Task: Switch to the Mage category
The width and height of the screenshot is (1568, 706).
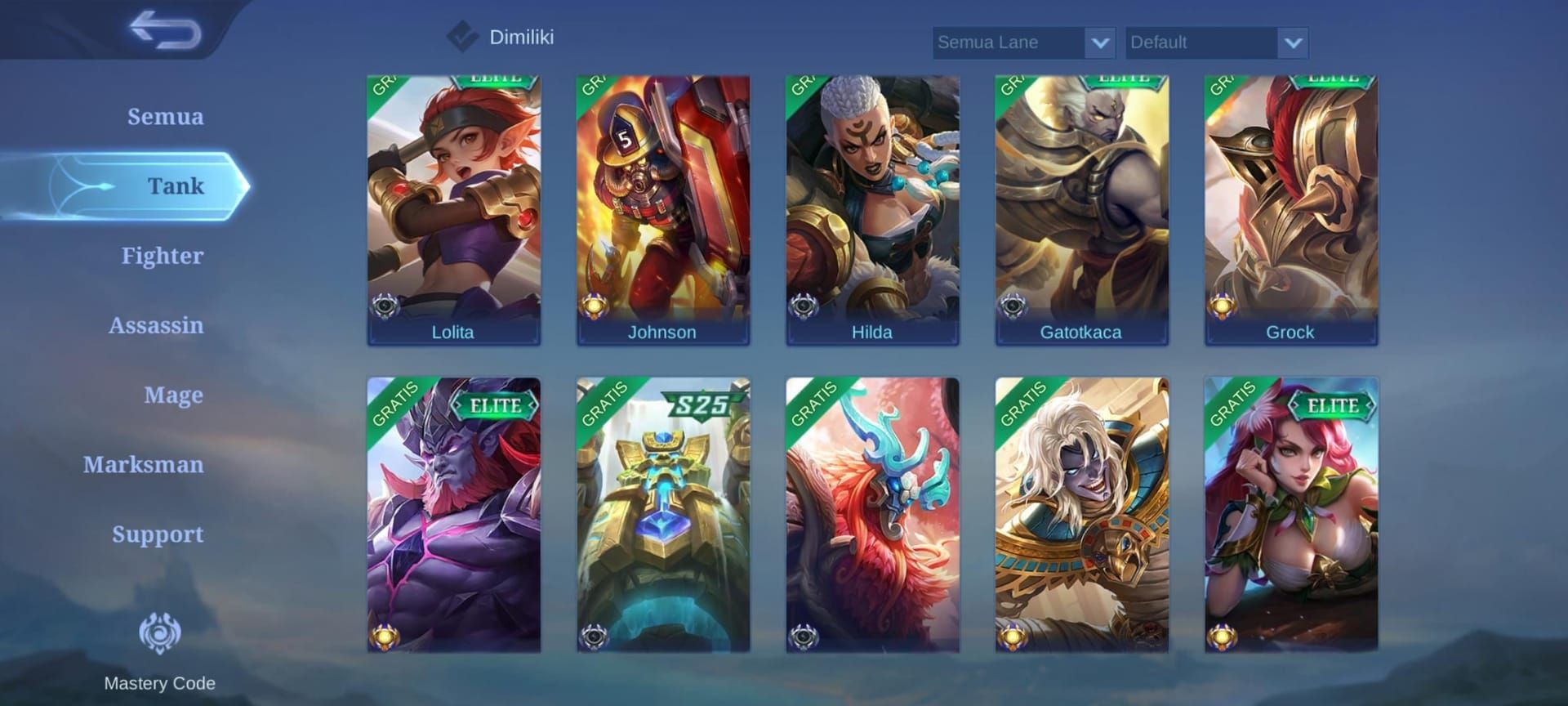Action: (x=173, y=395)
